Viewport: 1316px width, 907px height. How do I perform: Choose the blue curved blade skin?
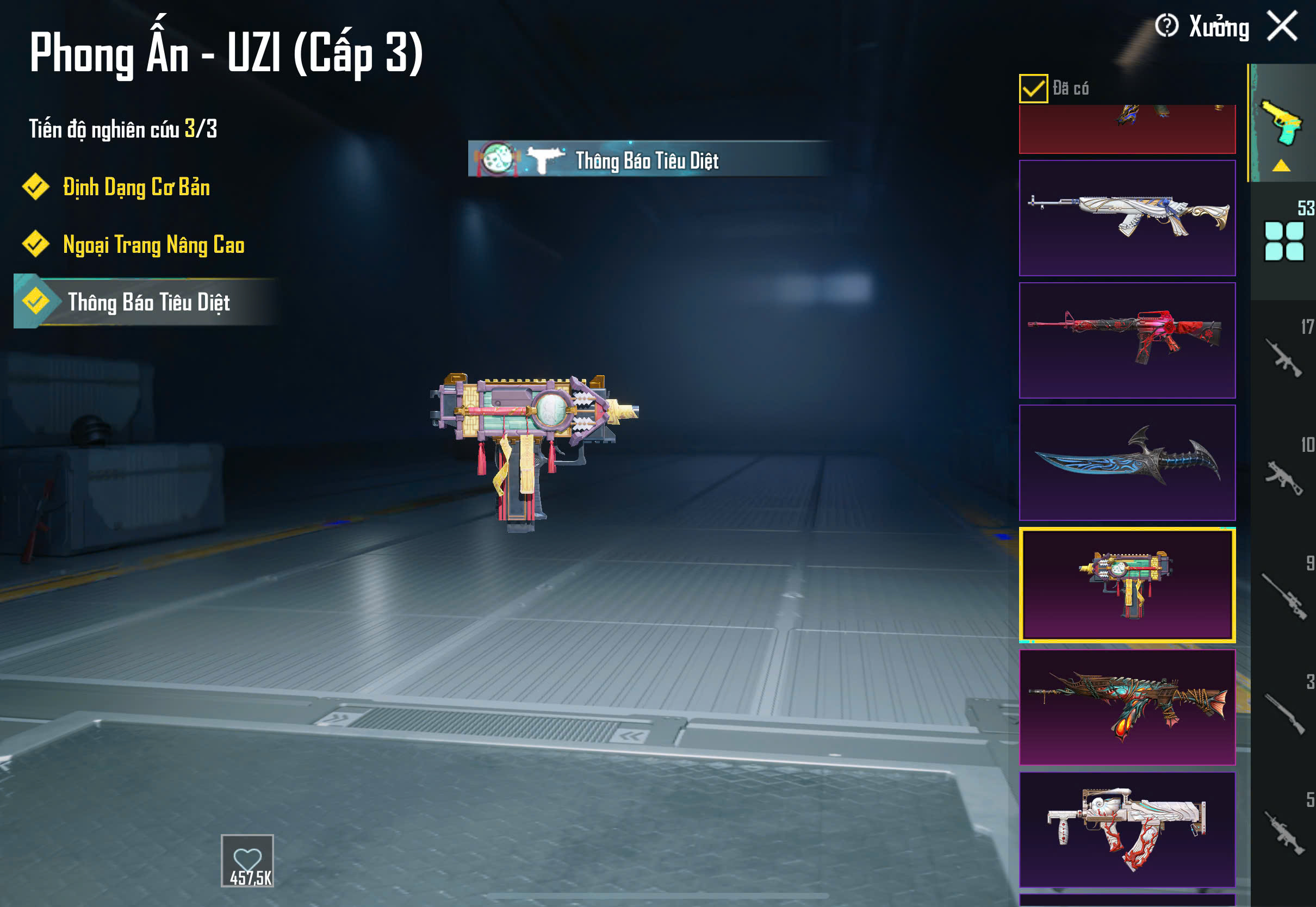point(1127,463)
